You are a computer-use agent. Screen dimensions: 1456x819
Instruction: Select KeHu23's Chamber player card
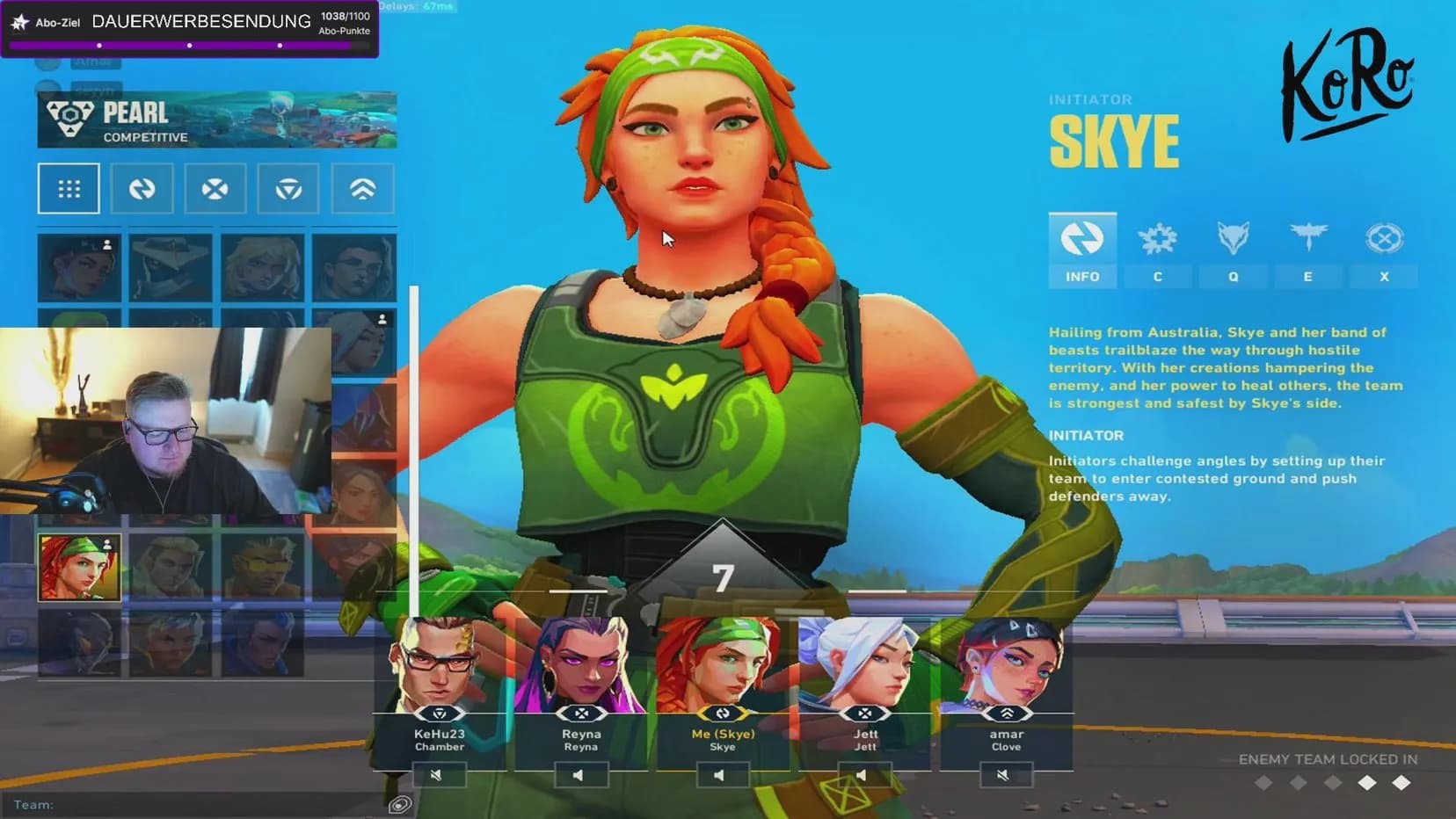coord(440,685)
